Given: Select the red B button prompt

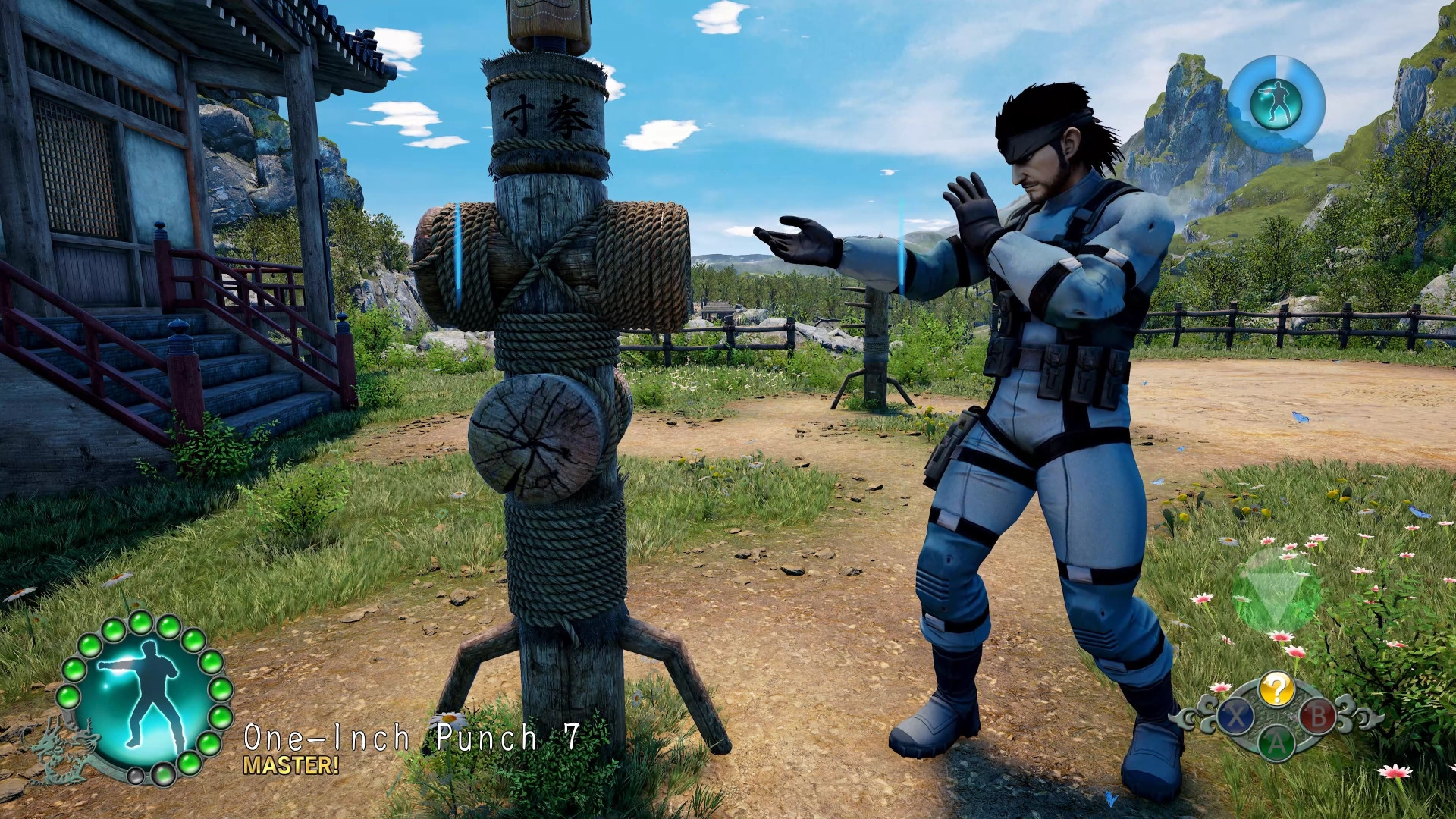Looking at the screenshot, I should pyautogui.click(x=1319, y=717).
